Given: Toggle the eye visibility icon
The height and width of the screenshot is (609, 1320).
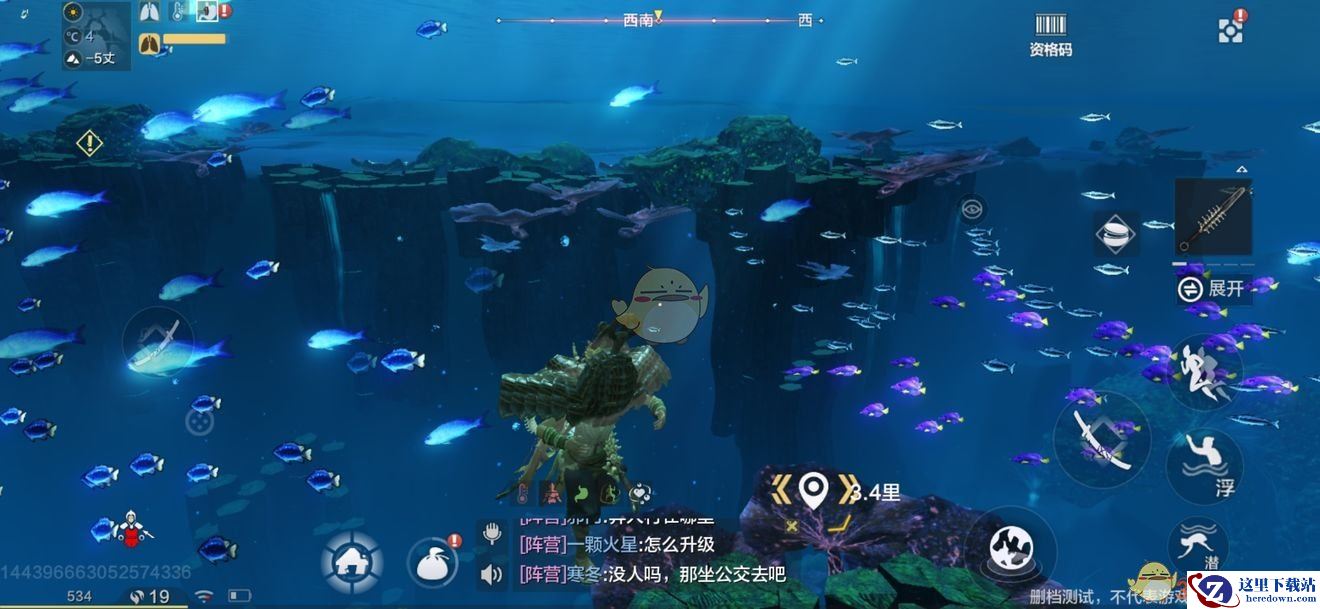Looking at the screenshot, I should click(x=971, y=209).
